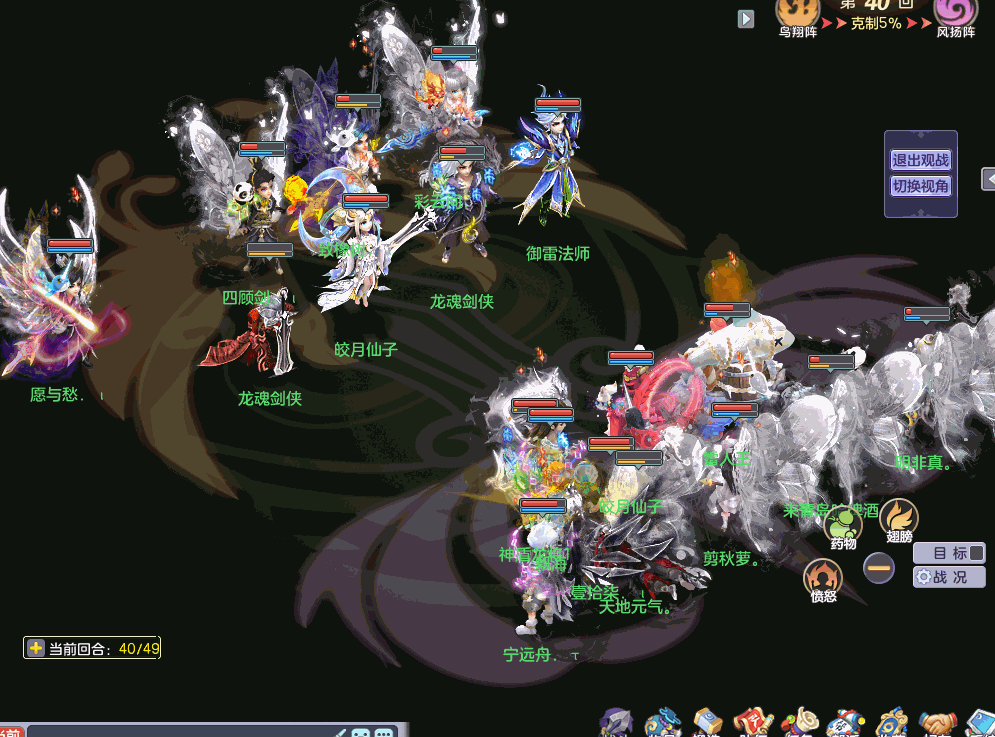Click the 退出观战 exit spectating button

(920, 160)
